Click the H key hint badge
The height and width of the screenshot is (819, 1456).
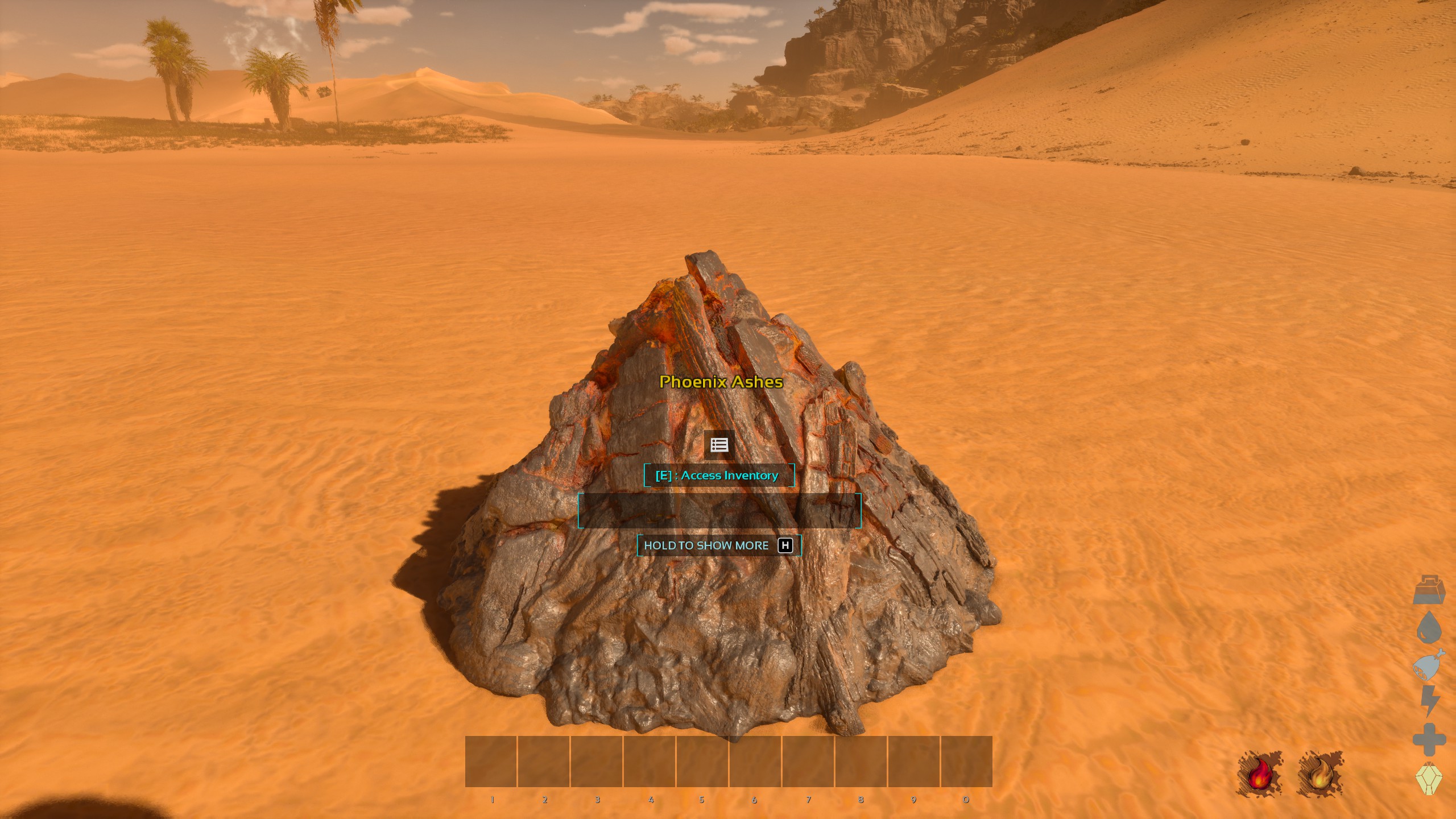tap(787, 545)
